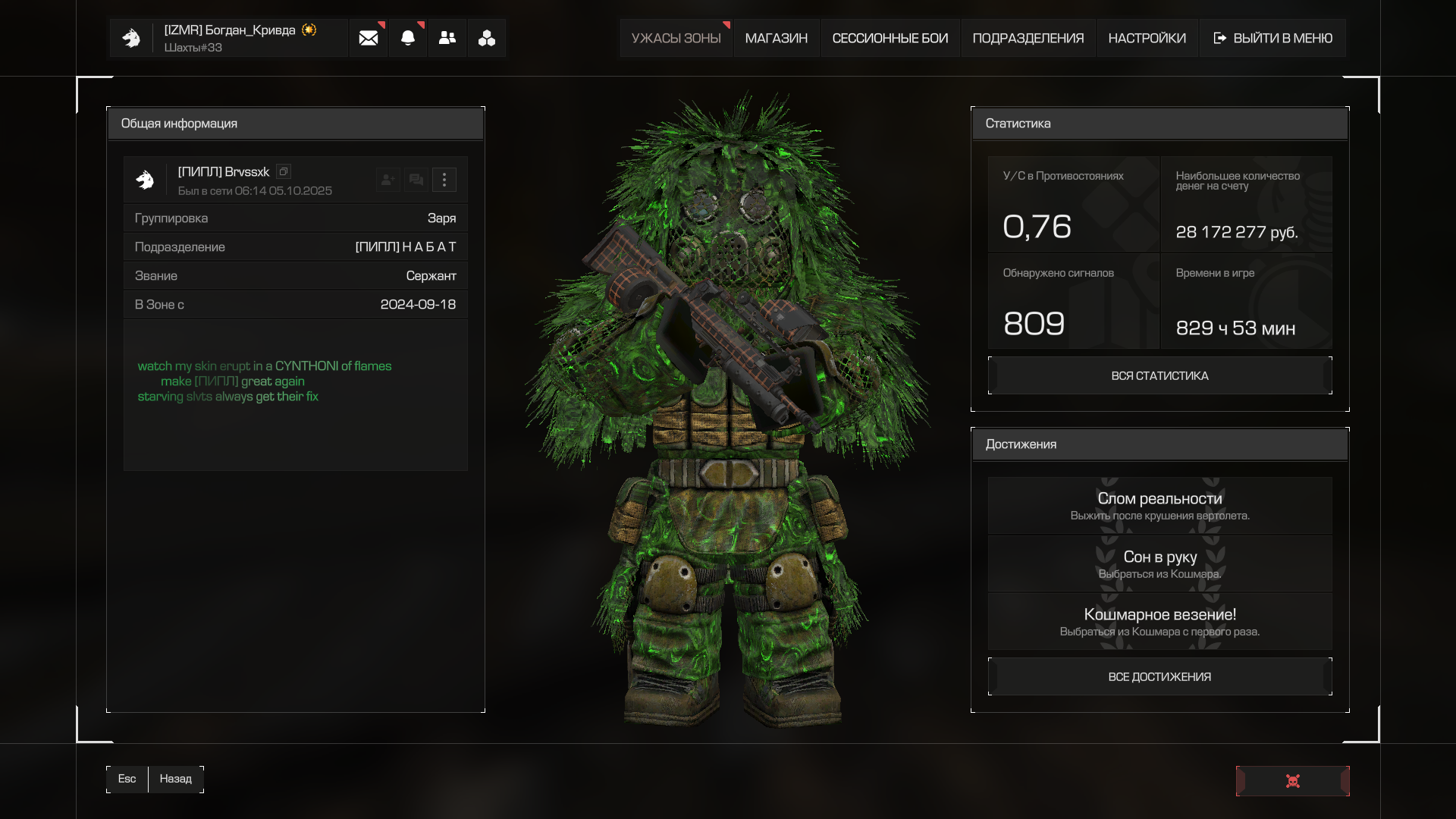Image resolution: width=1456 pixels, height=819 pixels.
Task: Send a chat message to Brvssxk
Action: [x=416, y=180]
